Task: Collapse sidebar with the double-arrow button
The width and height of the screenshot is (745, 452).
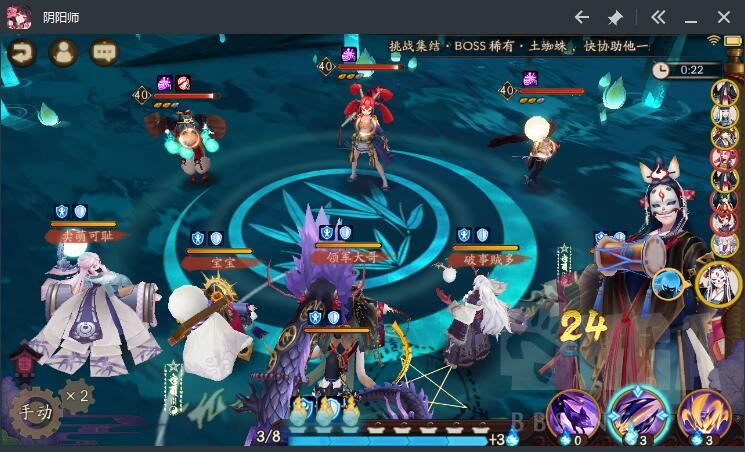Action: click(657, 17)
